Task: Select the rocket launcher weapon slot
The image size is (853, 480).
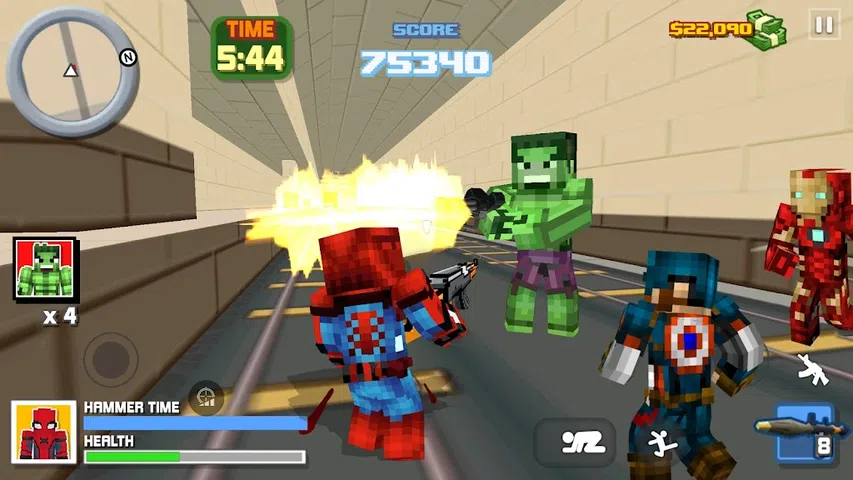Action: (803, 432)
